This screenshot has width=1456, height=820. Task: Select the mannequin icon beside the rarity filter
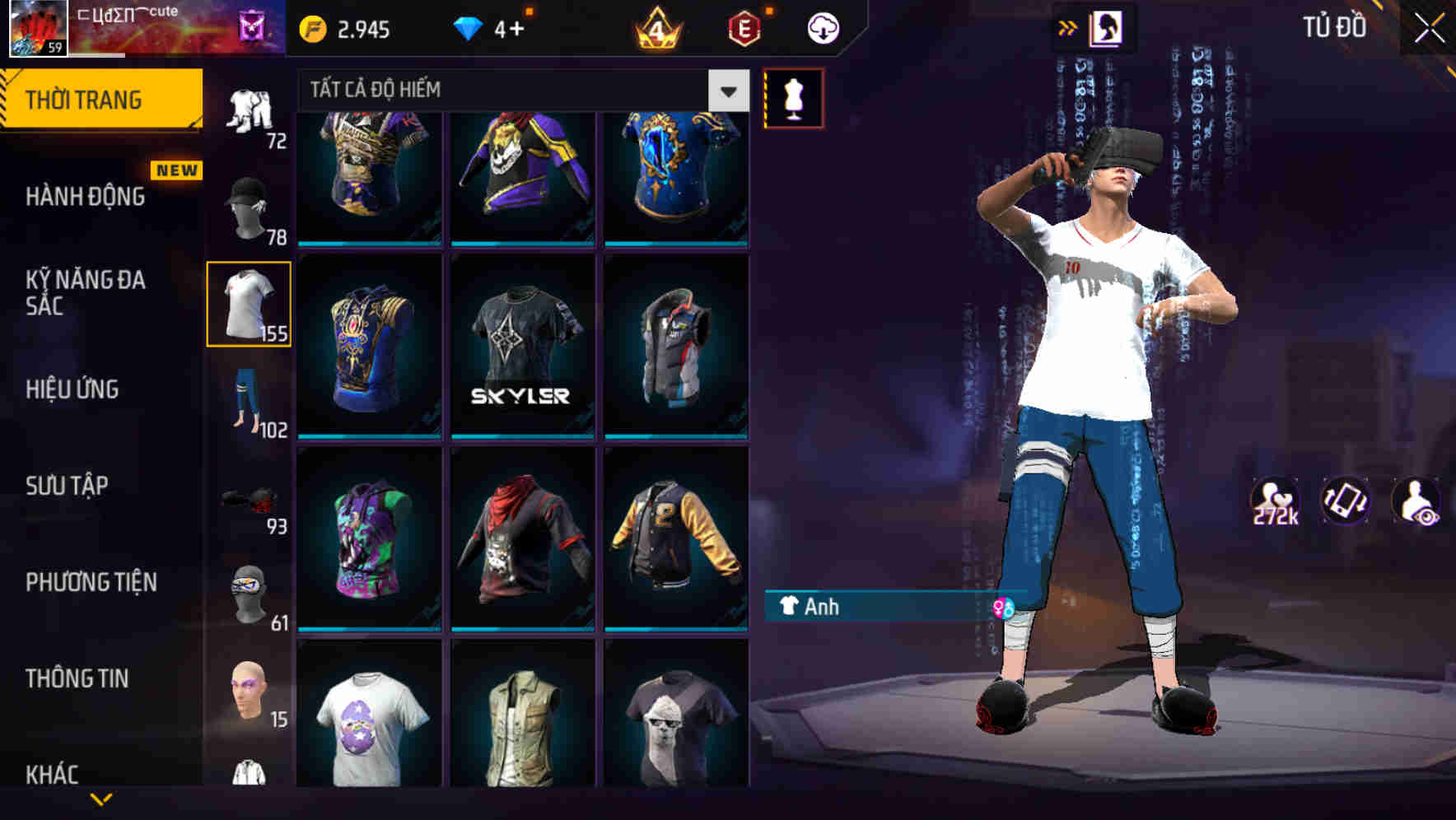click(794, 96)
